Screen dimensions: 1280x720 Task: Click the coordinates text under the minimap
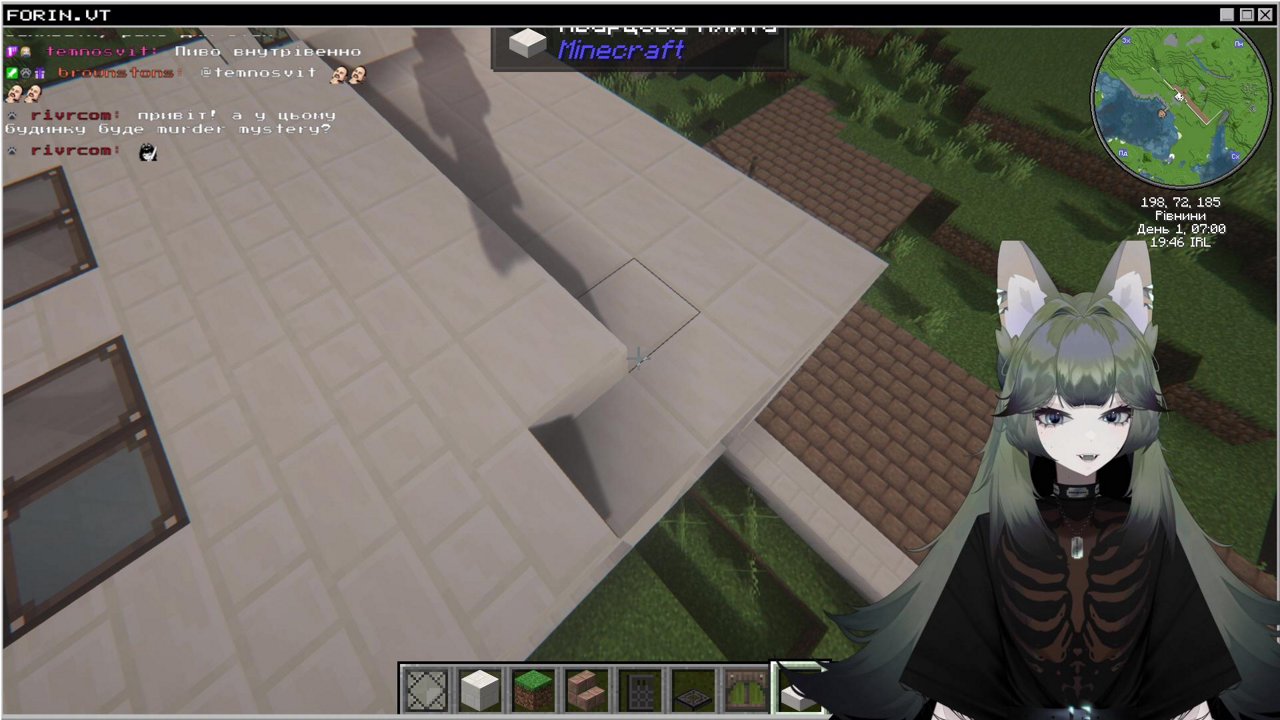[1181, 202]
